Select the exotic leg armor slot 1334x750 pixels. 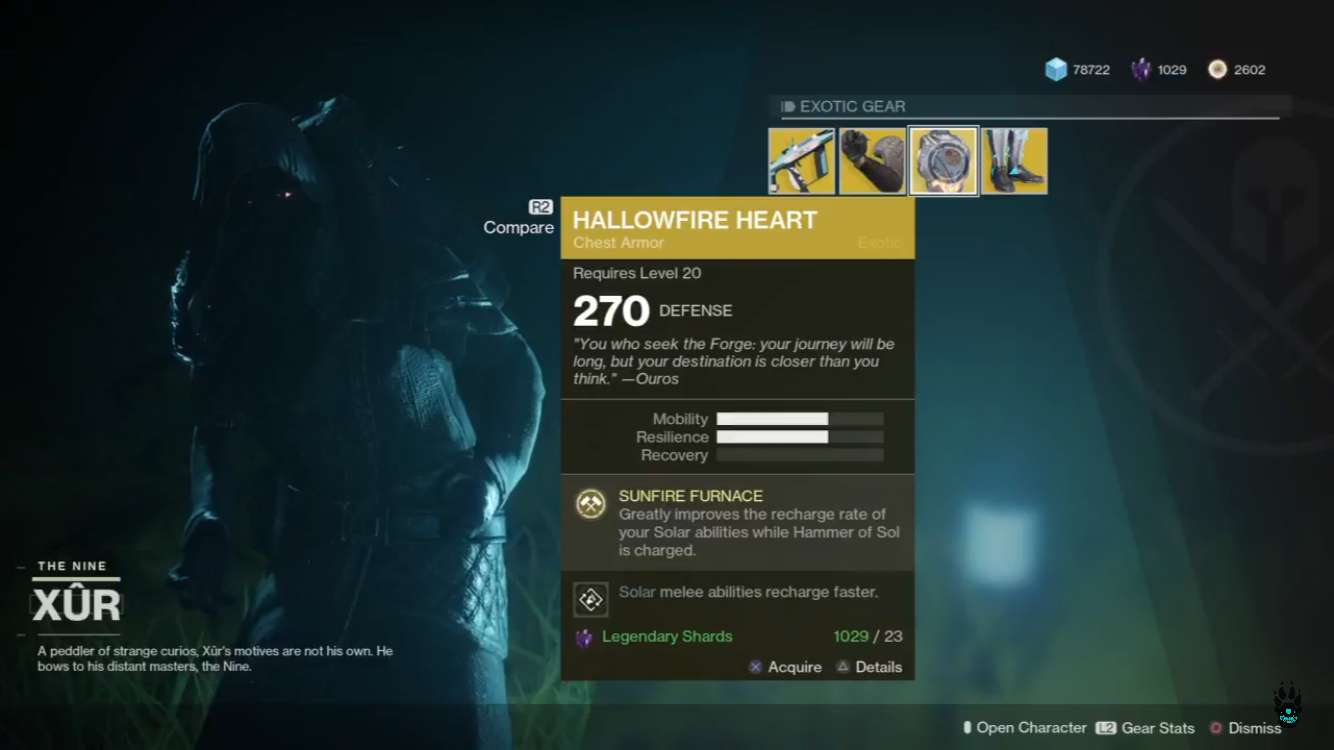coord(1014,161)
